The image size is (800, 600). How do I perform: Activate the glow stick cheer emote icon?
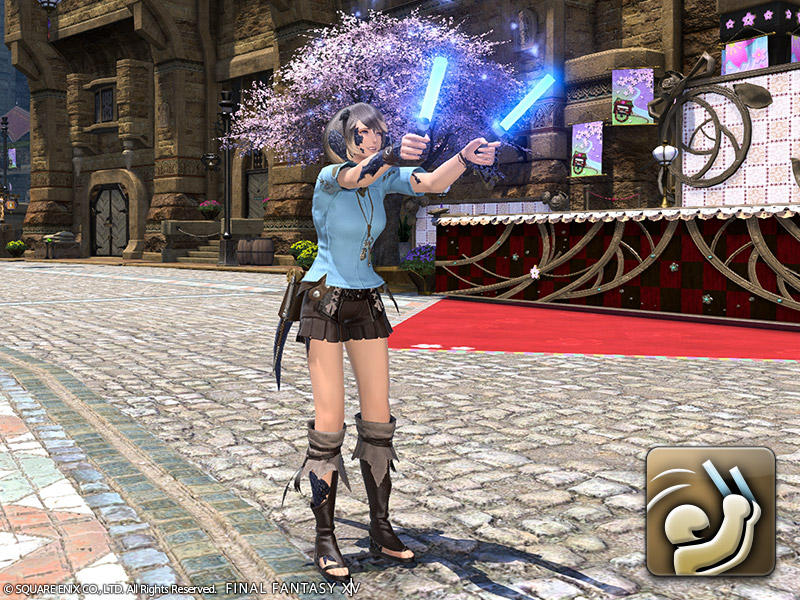pyautogui.click(x=710, y=511)
